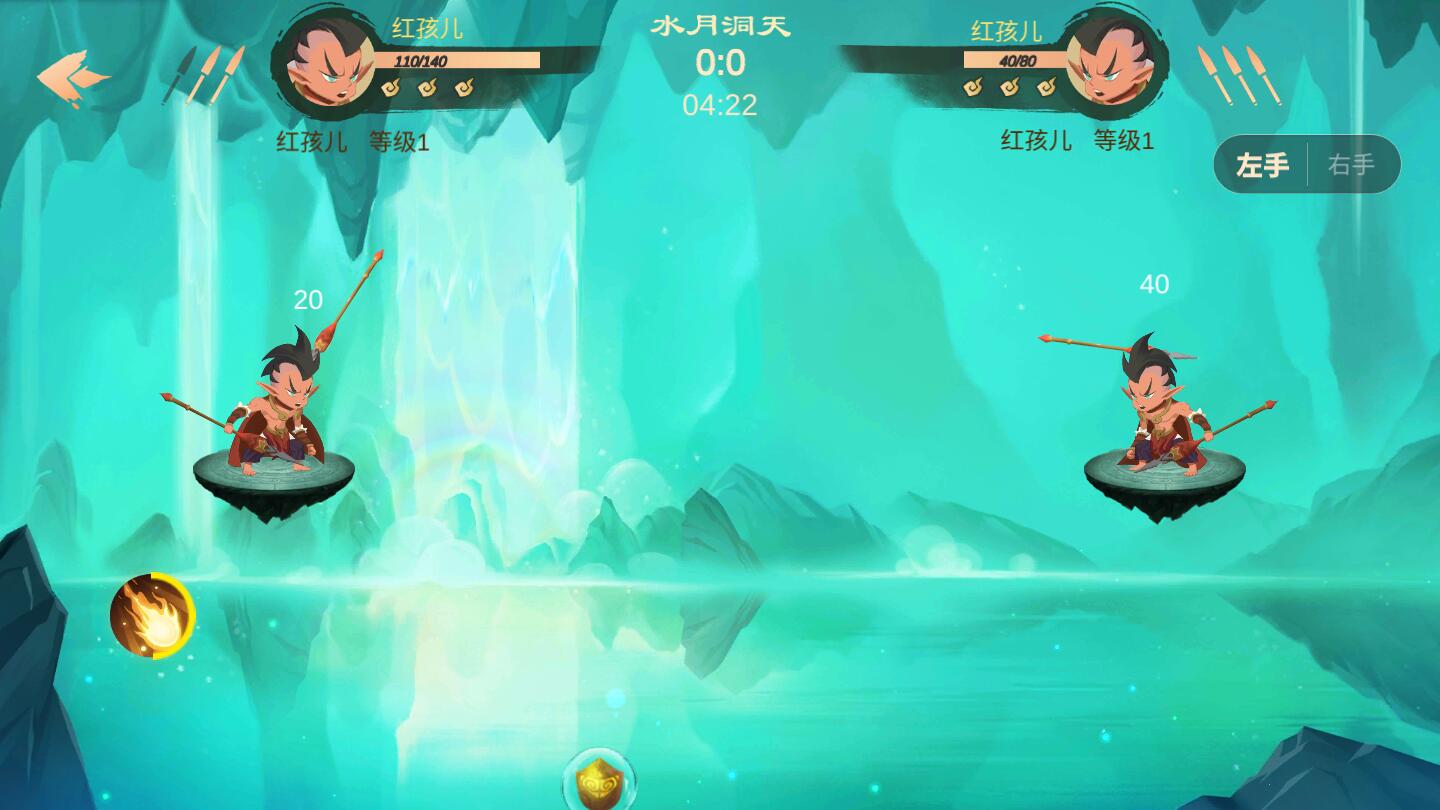
Task: Switch to 右手 (right hand) mode
Action: (1352, 165)
